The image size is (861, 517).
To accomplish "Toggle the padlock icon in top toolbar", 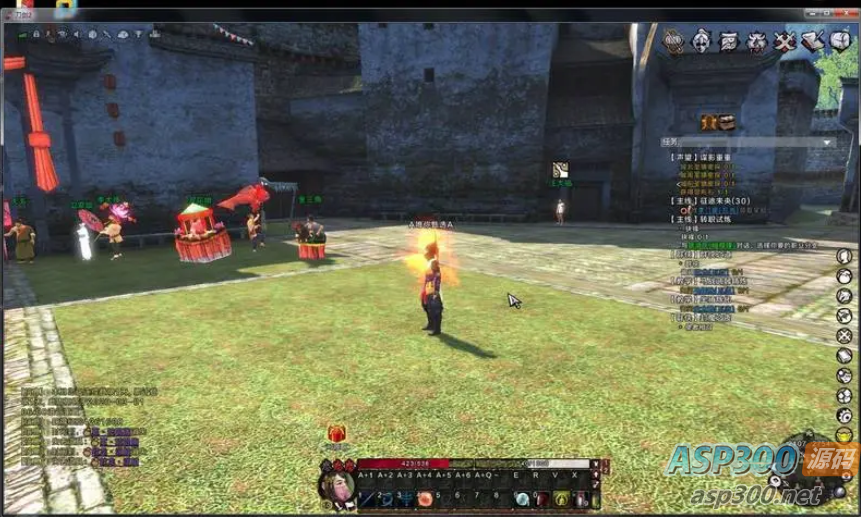I will coord(35,34).
